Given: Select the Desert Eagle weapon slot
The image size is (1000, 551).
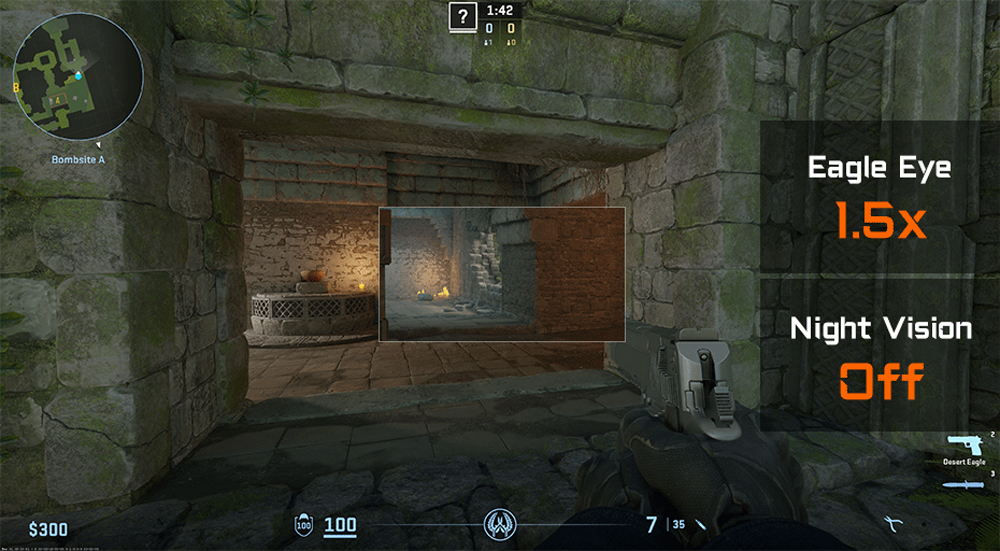Looking at the screenshot, I should pos(962,445).
